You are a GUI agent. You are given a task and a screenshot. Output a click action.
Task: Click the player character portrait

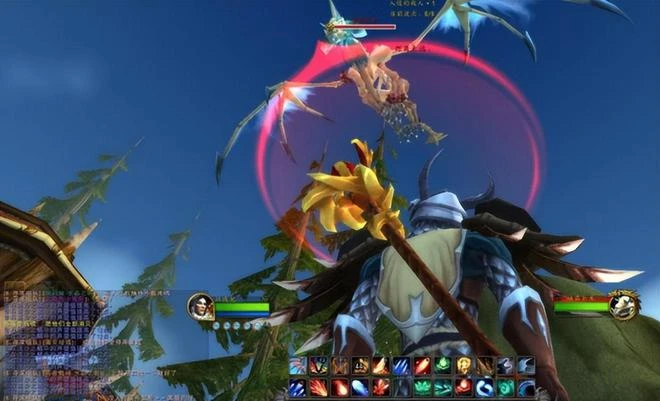[x=200, y=306]
